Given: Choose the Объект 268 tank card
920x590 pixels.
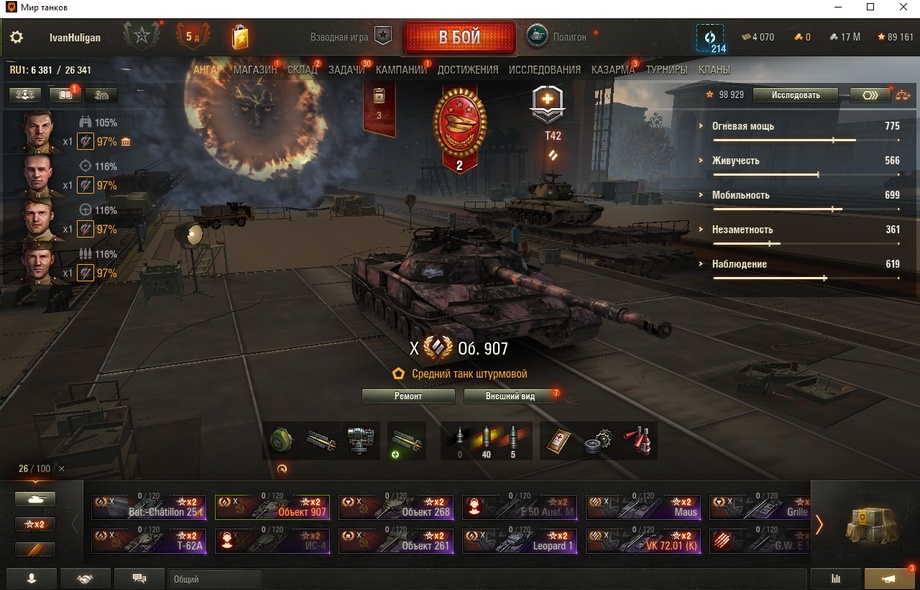Looking at the screenshot, I should click(396, 507).
